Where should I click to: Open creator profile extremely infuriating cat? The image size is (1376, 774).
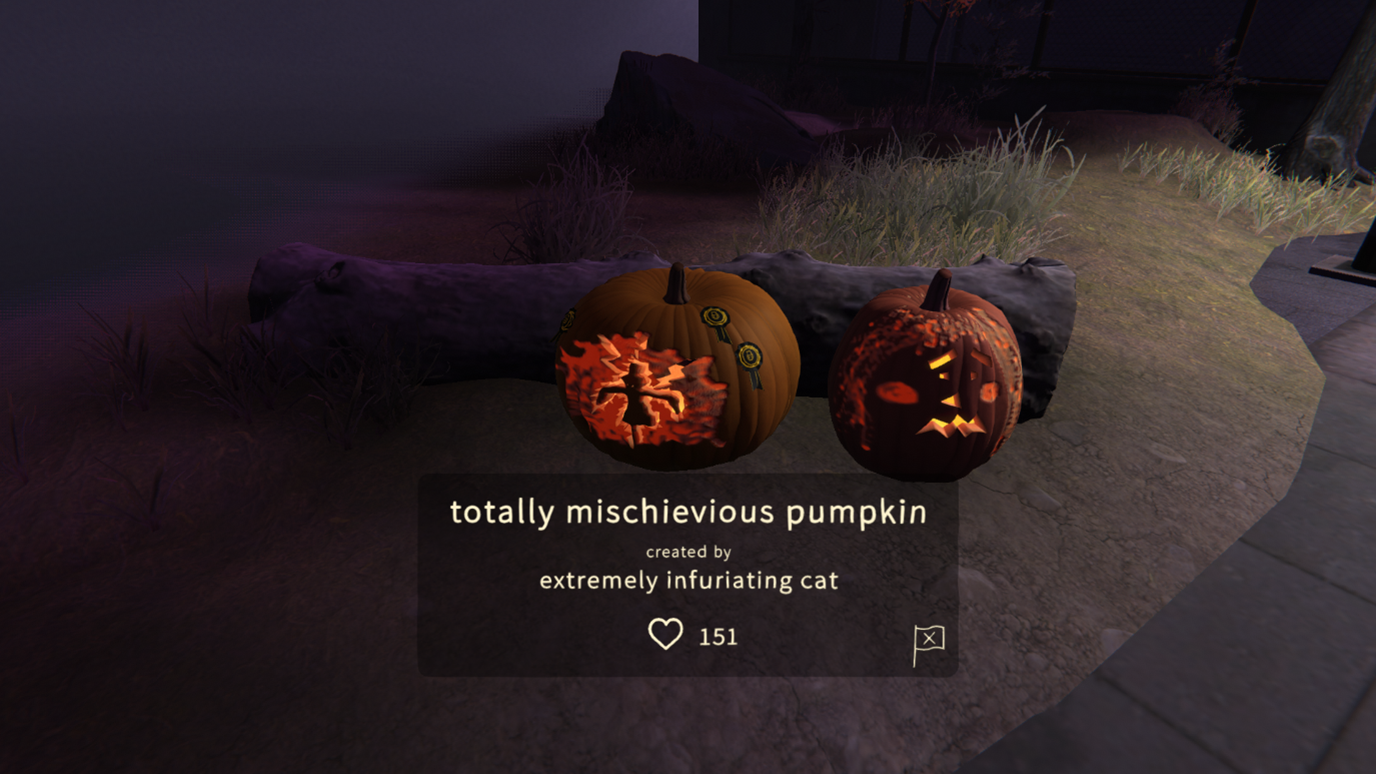pos(690,579)
